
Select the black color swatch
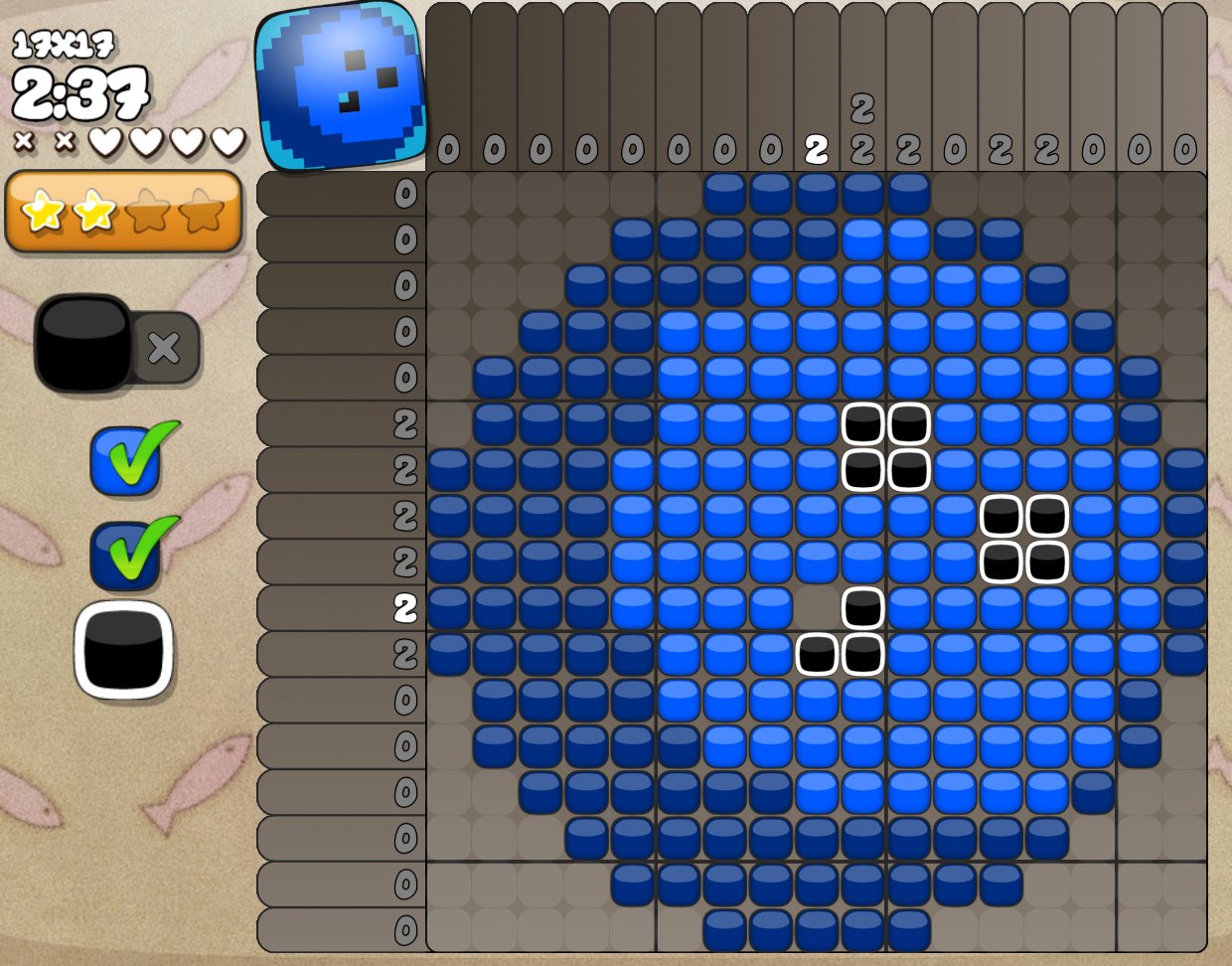coord(124,649)
